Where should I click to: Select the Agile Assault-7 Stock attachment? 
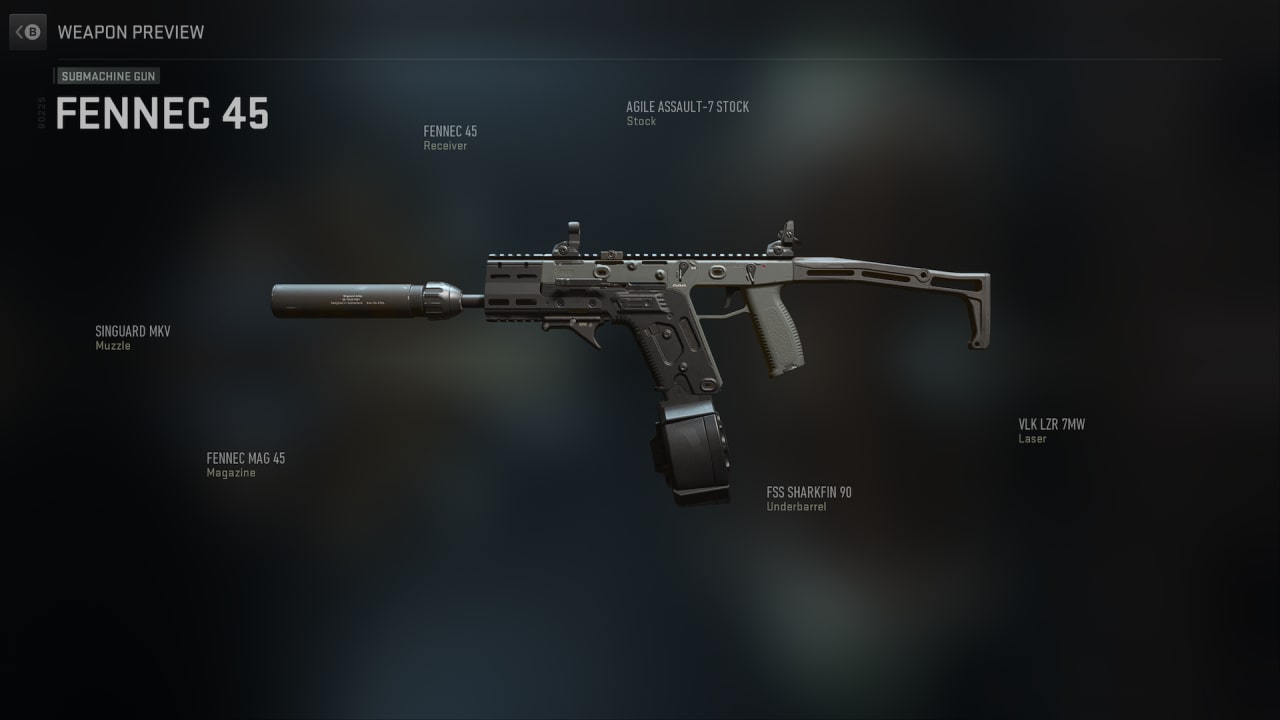point(687,113)
